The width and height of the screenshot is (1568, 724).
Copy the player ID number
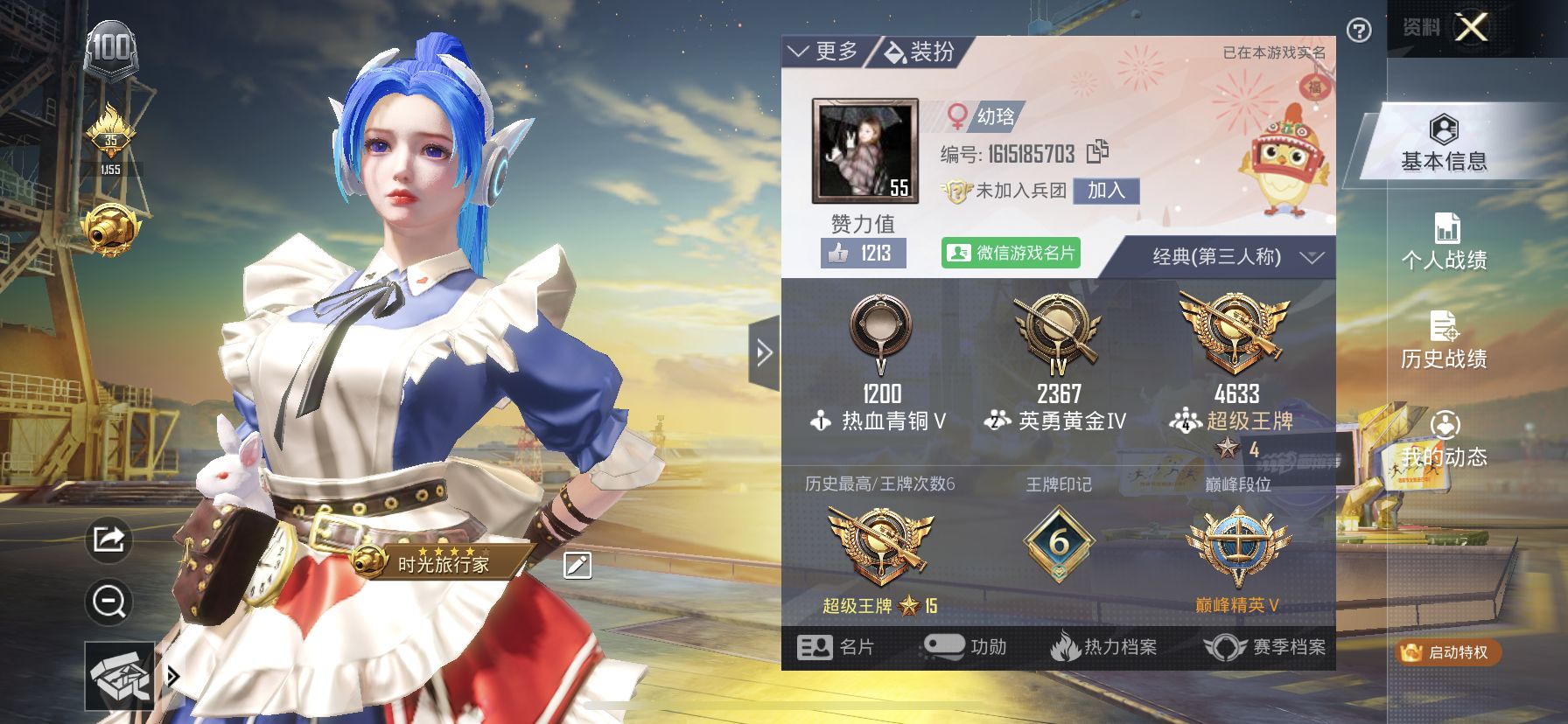[1097, 152]
